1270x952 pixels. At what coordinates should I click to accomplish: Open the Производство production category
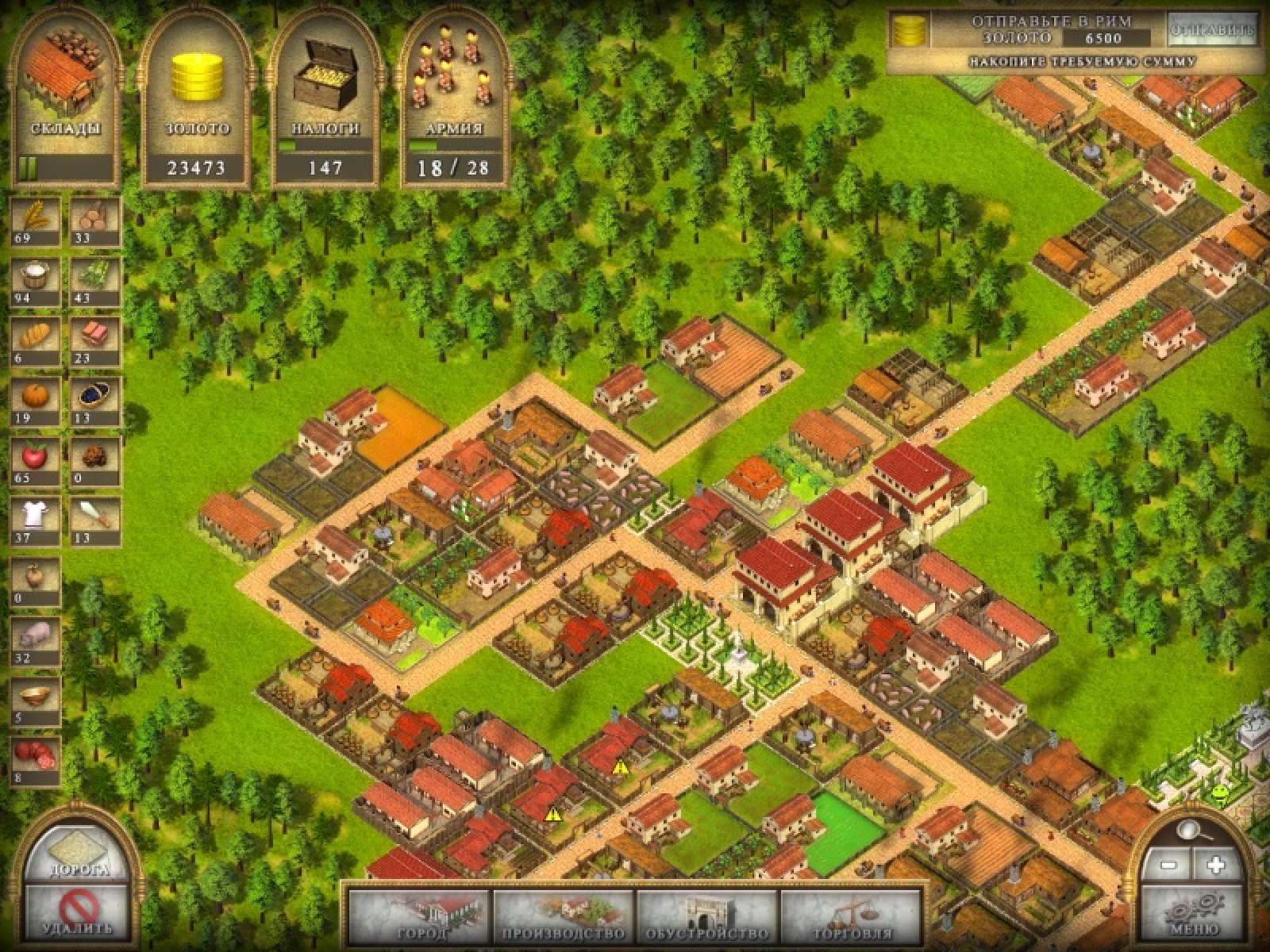click(564, 919)
